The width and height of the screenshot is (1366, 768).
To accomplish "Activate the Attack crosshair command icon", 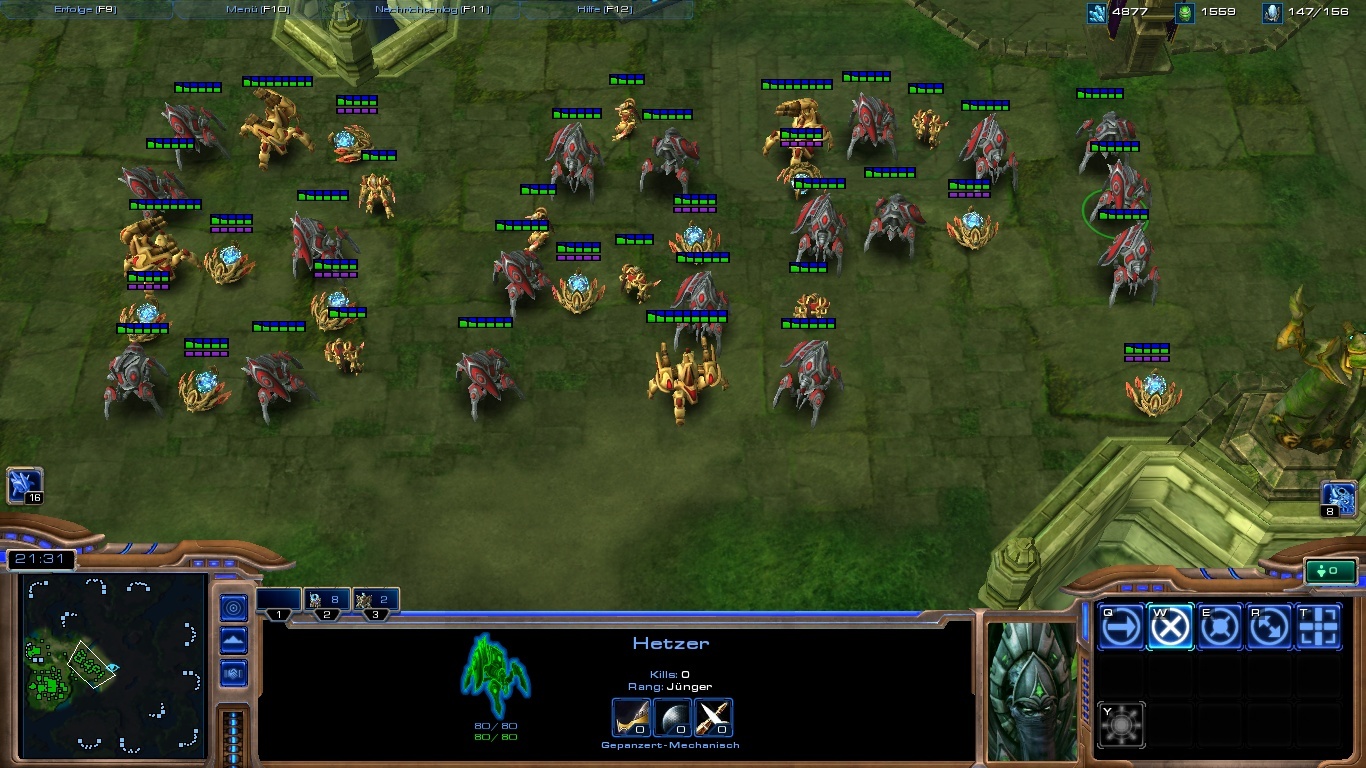I will (1318, 628).
